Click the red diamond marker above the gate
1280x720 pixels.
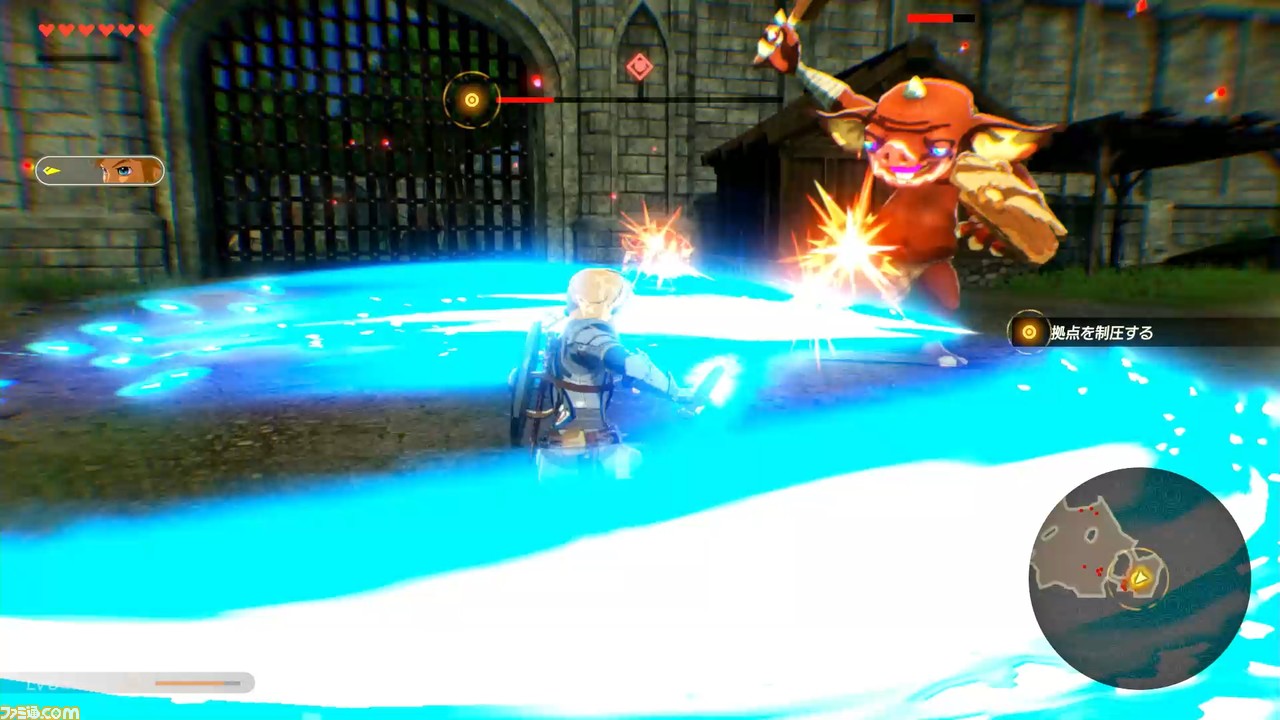click(639, 66)
